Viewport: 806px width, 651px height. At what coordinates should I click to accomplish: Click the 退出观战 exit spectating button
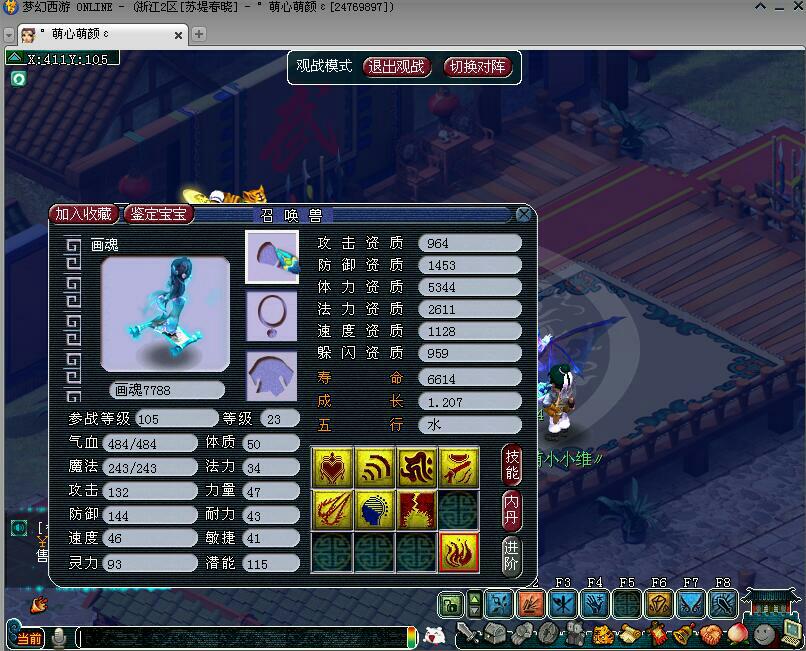[x=396, y=67]
